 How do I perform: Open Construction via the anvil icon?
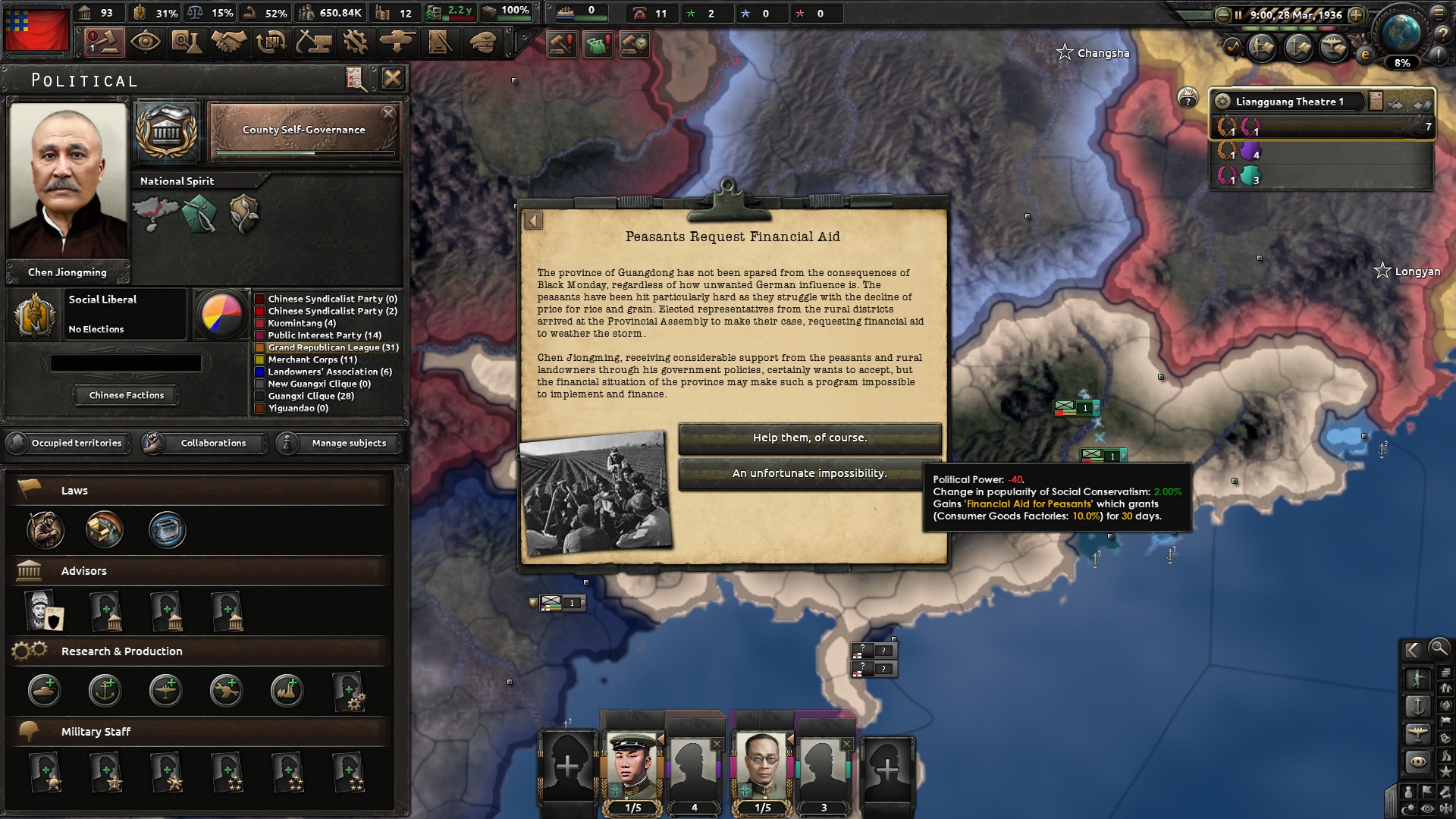pos(313,42)
